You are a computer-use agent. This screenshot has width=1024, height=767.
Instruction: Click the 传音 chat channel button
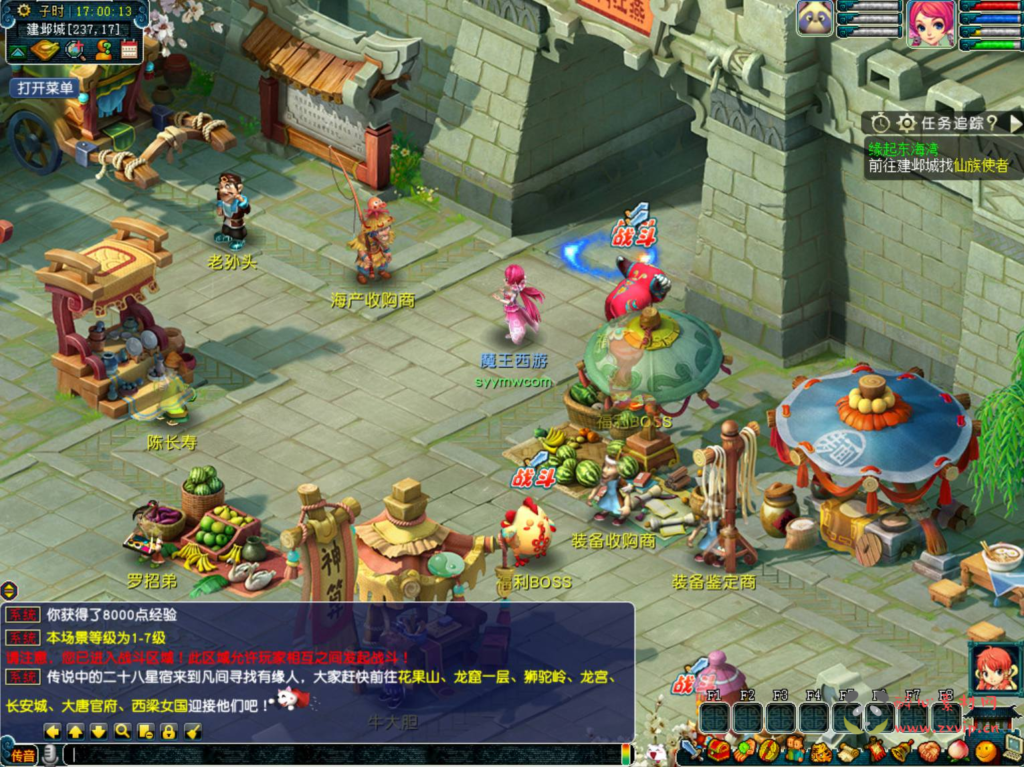pyautogui.click(x=23, y=755)
